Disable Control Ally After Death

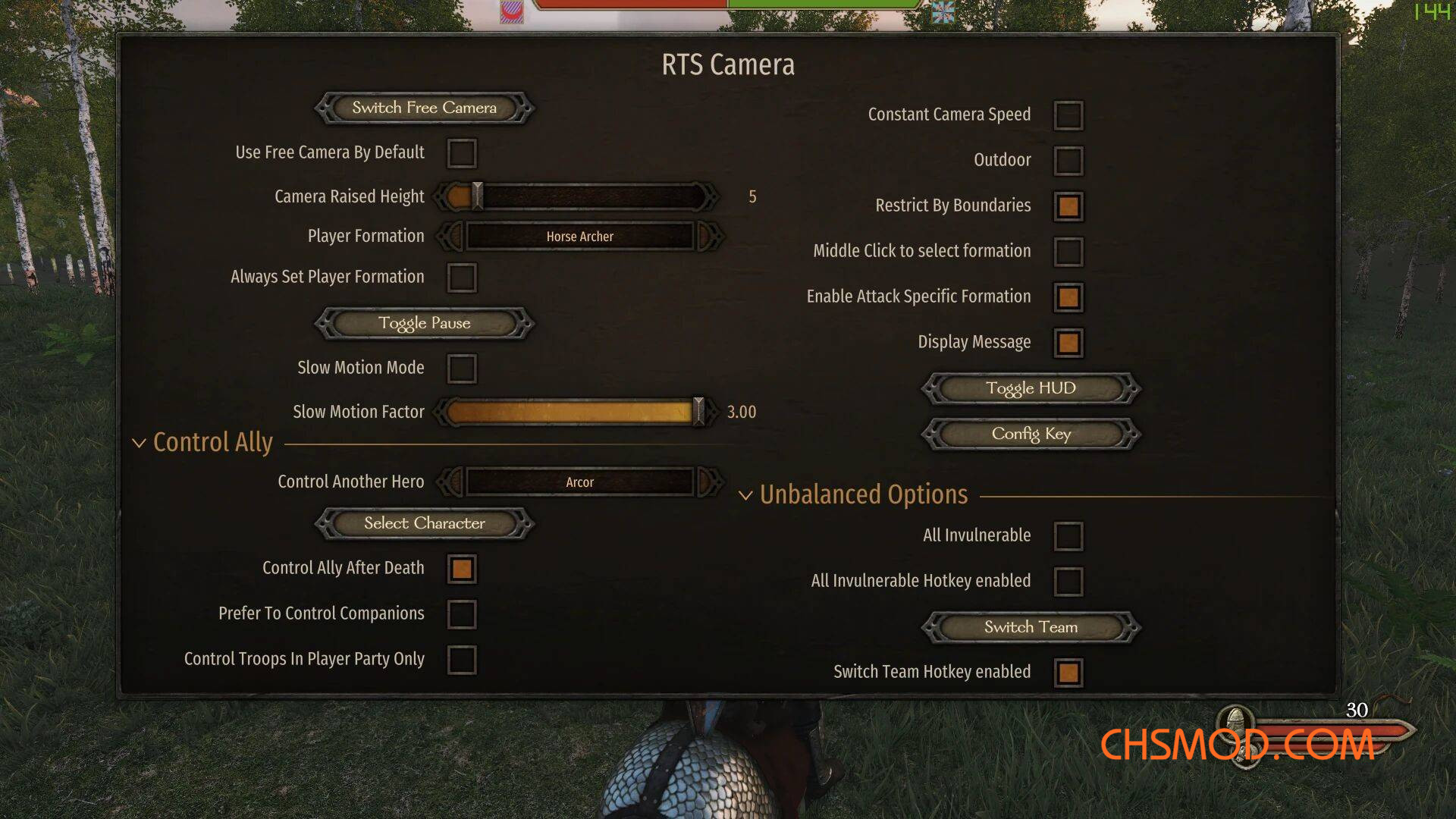point(462,569)
